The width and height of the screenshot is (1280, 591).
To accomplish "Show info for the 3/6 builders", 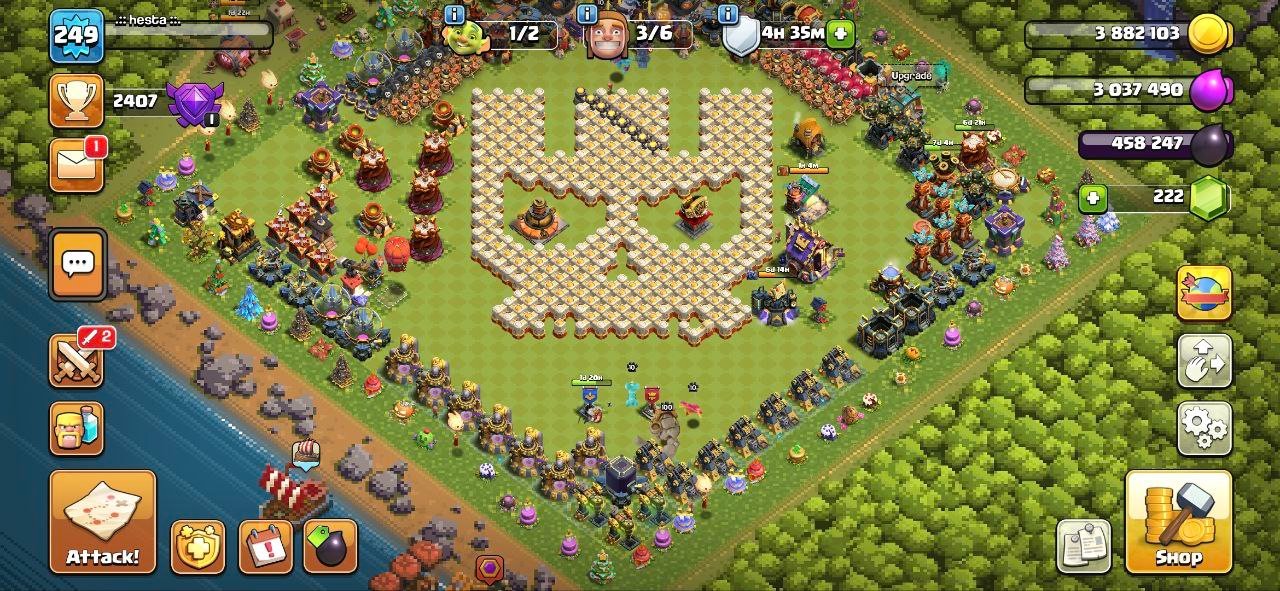I will click(x=588, y=14).
